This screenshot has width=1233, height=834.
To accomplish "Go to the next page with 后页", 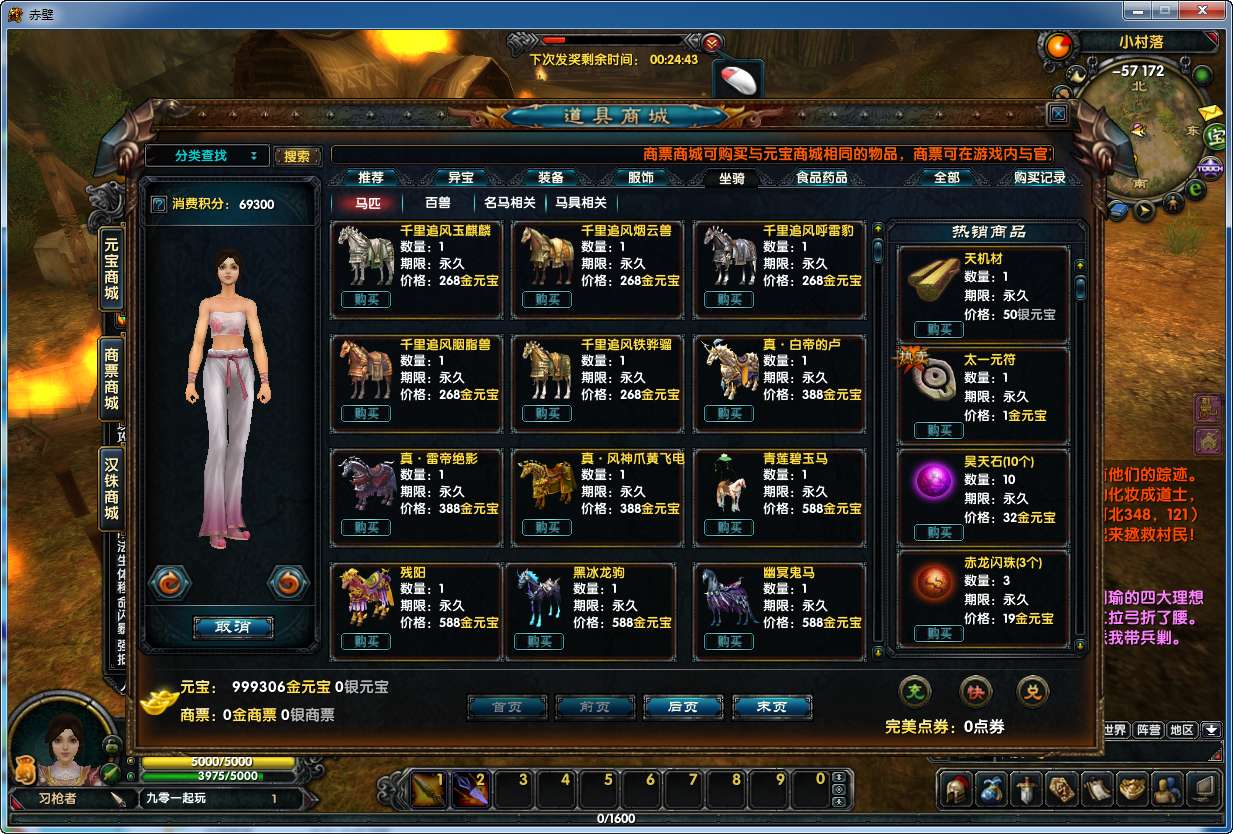I will [683, 707].
